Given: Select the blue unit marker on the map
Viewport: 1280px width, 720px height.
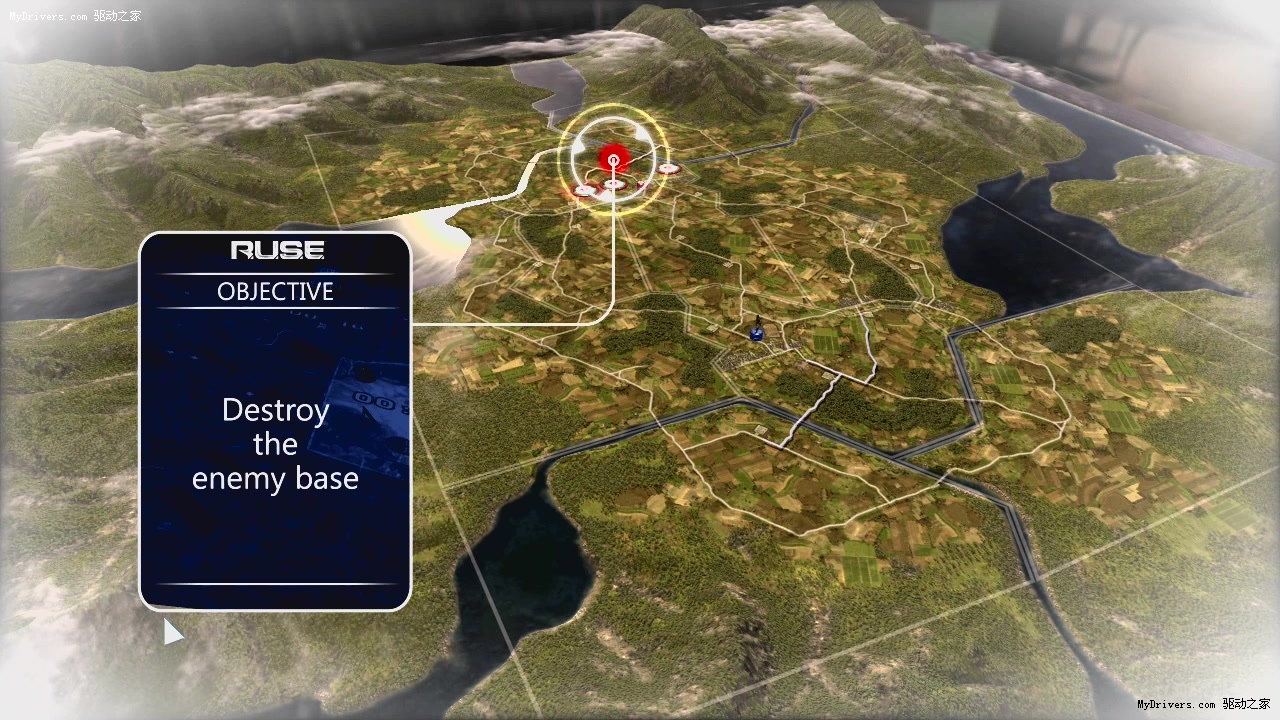Looking at the screenshot, I should [757, 333].
